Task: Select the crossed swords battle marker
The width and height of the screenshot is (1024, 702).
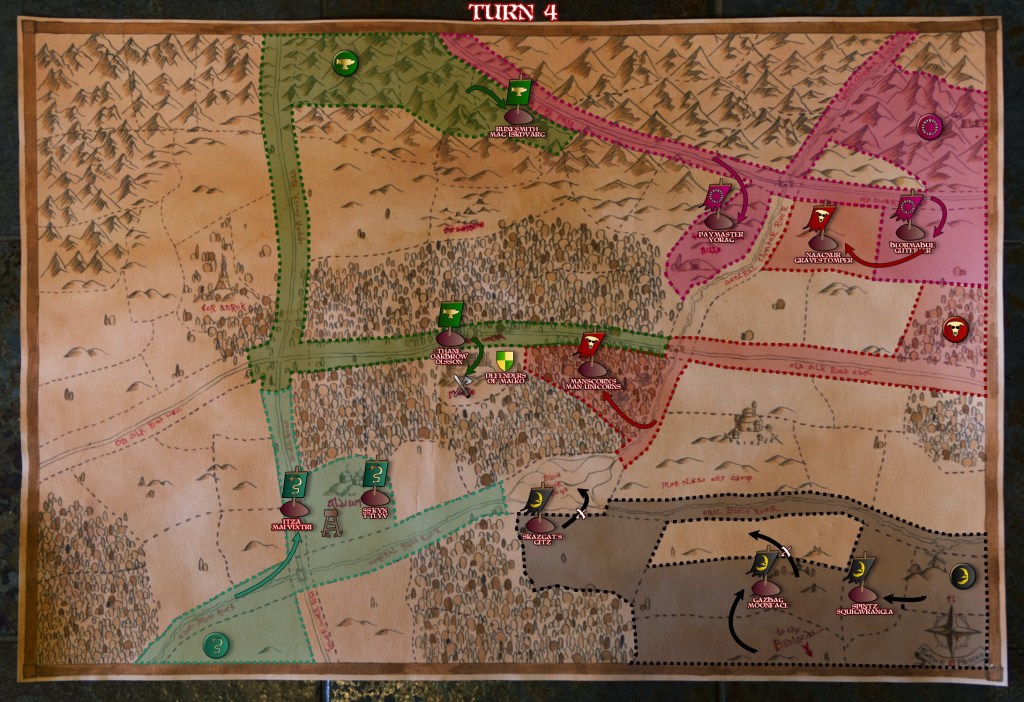Action: pyautogui.click(x=461, y=384)
